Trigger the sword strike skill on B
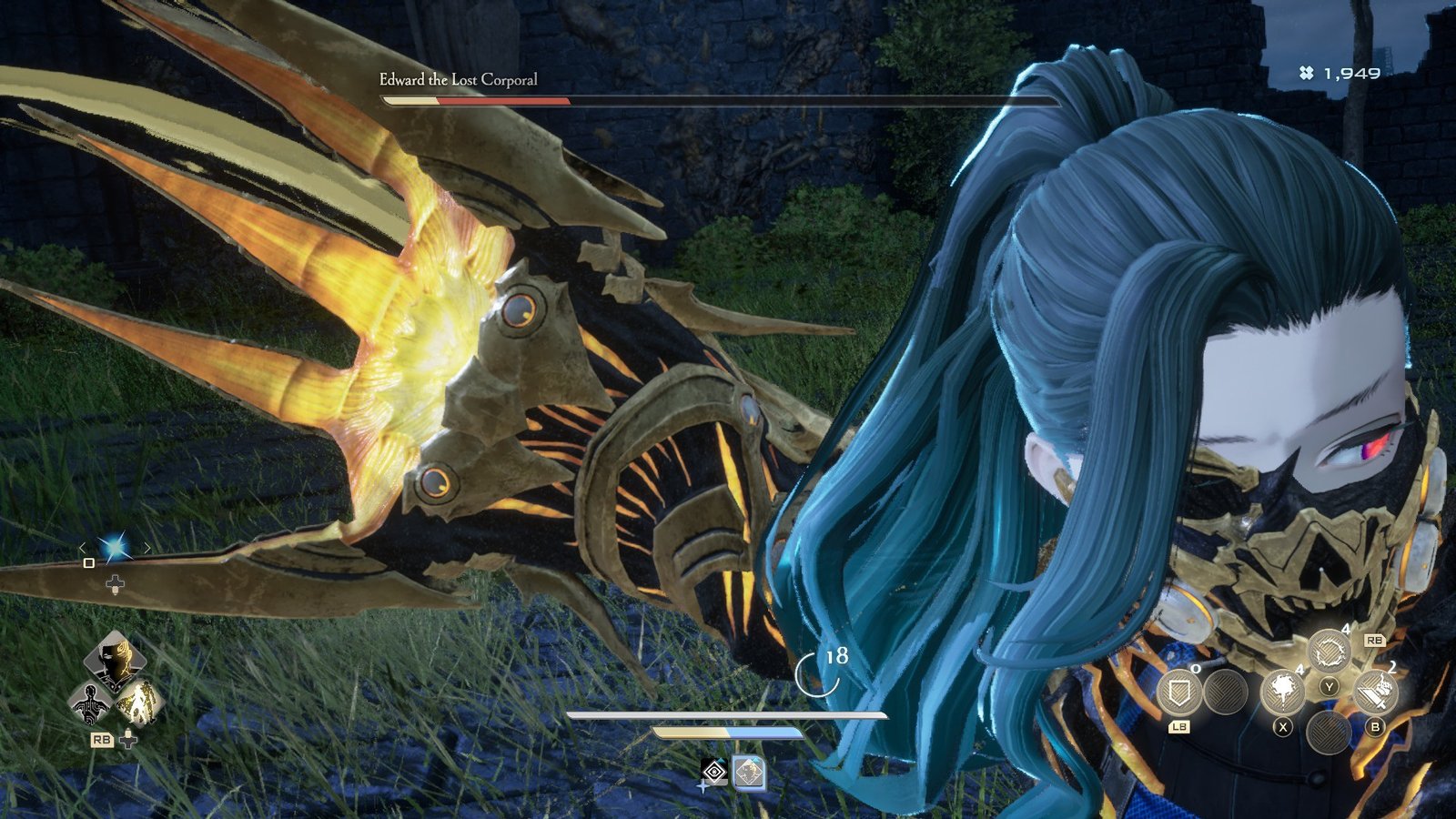 click(x=1375, y=691)
